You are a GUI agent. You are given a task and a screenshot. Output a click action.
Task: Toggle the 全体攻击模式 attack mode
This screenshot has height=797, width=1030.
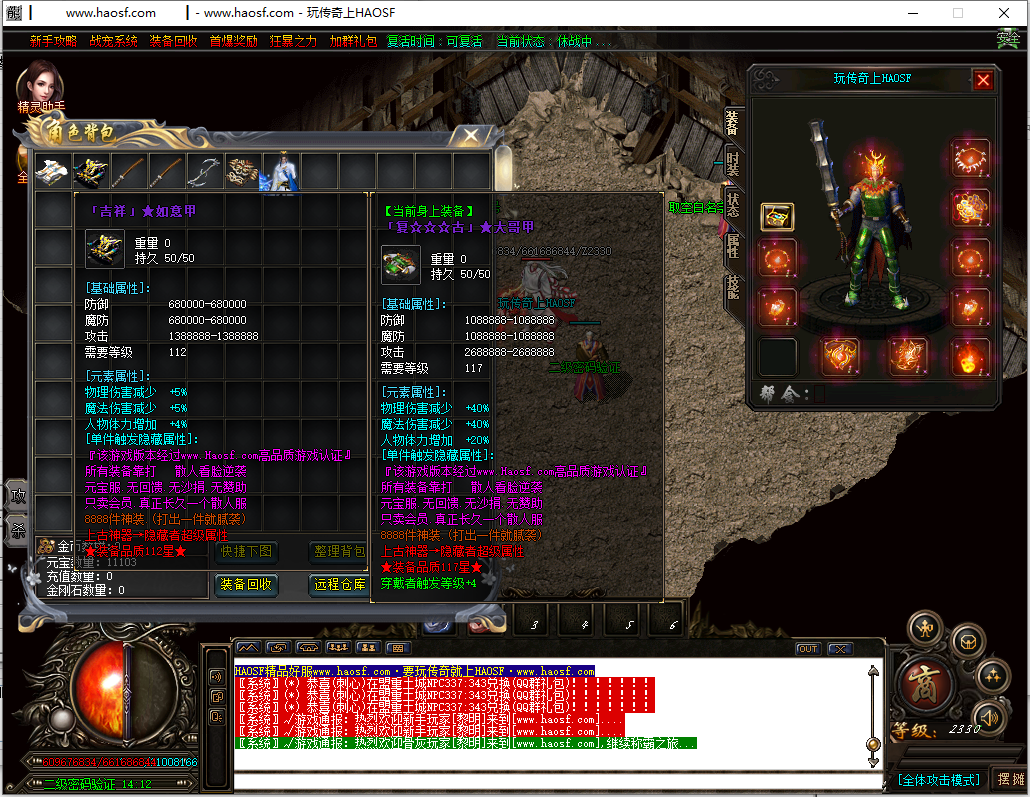click(x=938, y=779)
